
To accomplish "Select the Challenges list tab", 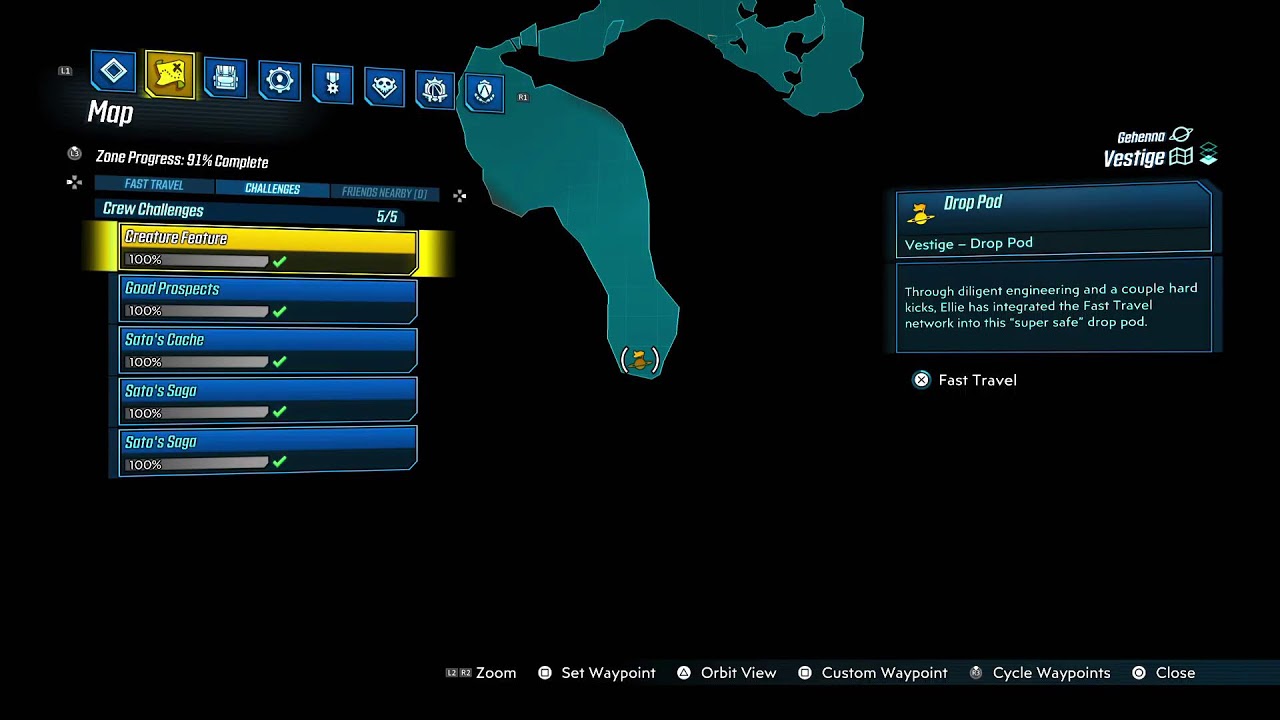I will pyautogui.click(x=272, y=189).
